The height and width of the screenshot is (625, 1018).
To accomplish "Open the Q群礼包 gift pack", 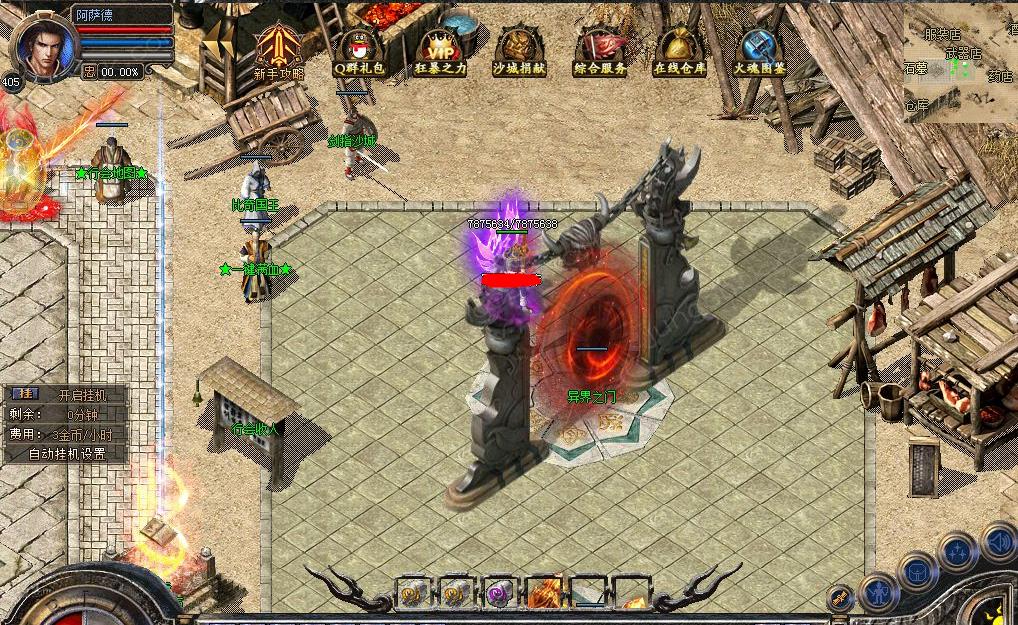I will point(359,48).
